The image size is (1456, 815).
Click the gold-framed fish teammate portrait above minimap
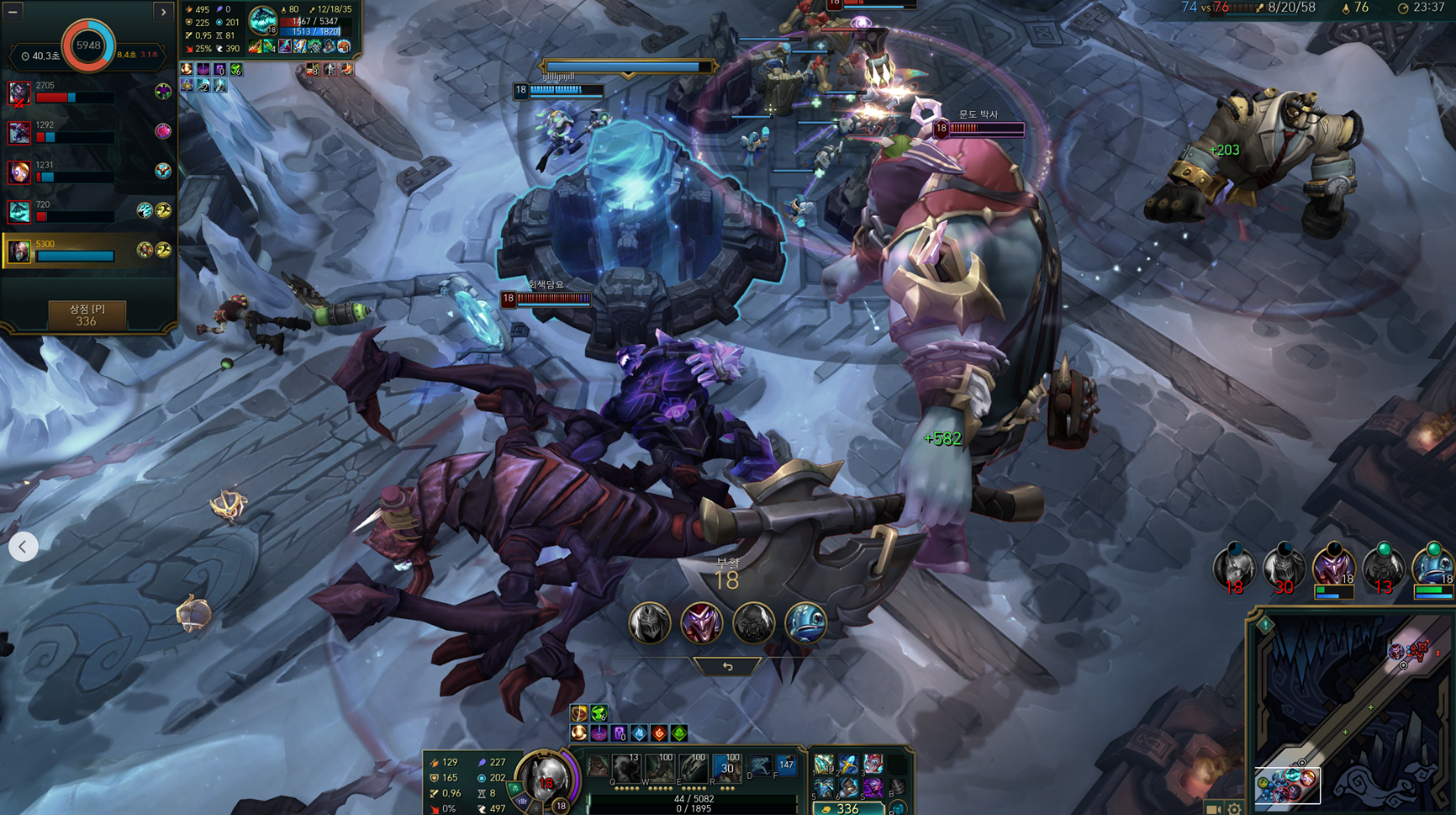pyautogui.click(x=1432, y=569)
